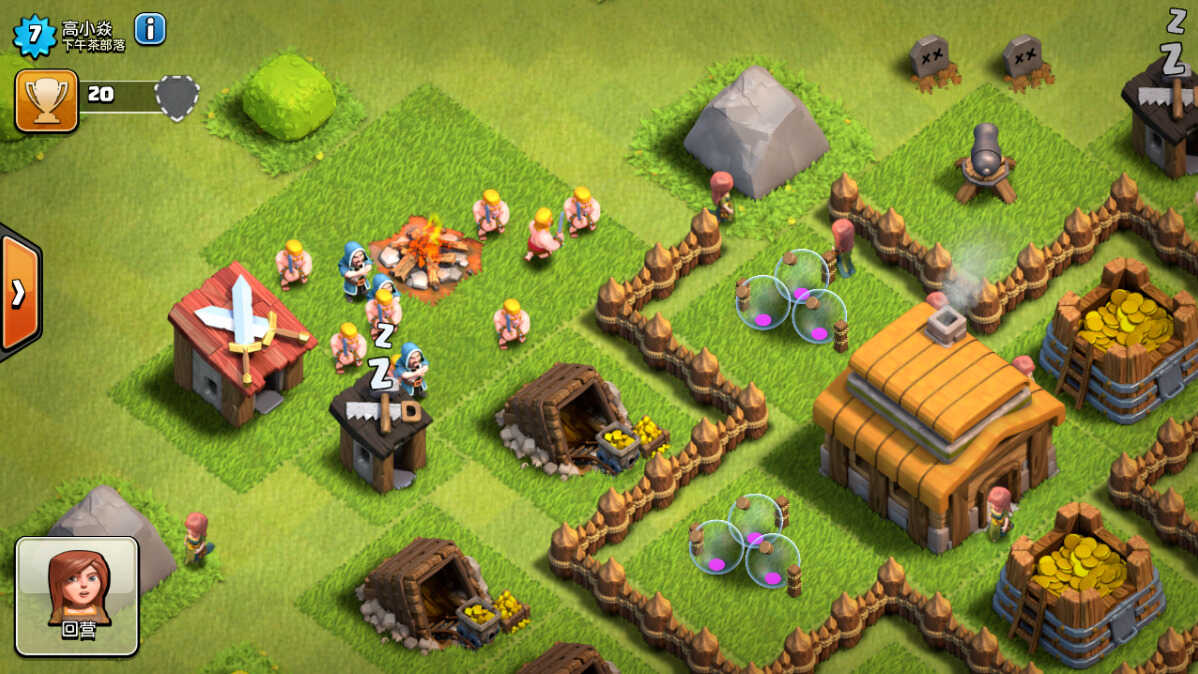1198x674 pixels.
Task: Click the 回营 return home button
Action: 77,596
